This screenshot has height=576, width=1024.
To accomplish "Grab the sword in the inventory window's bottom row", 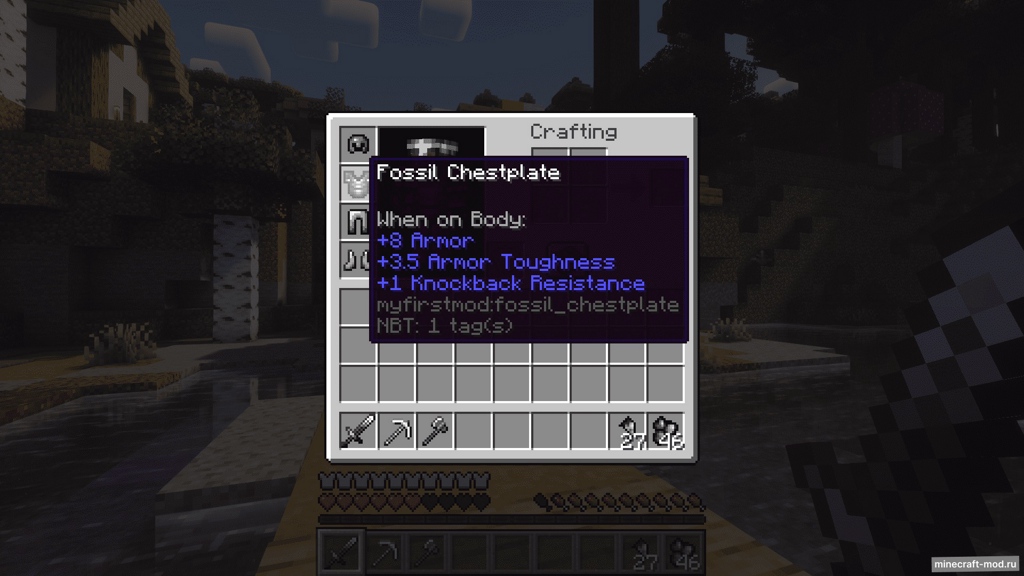I will click(358, 431).
